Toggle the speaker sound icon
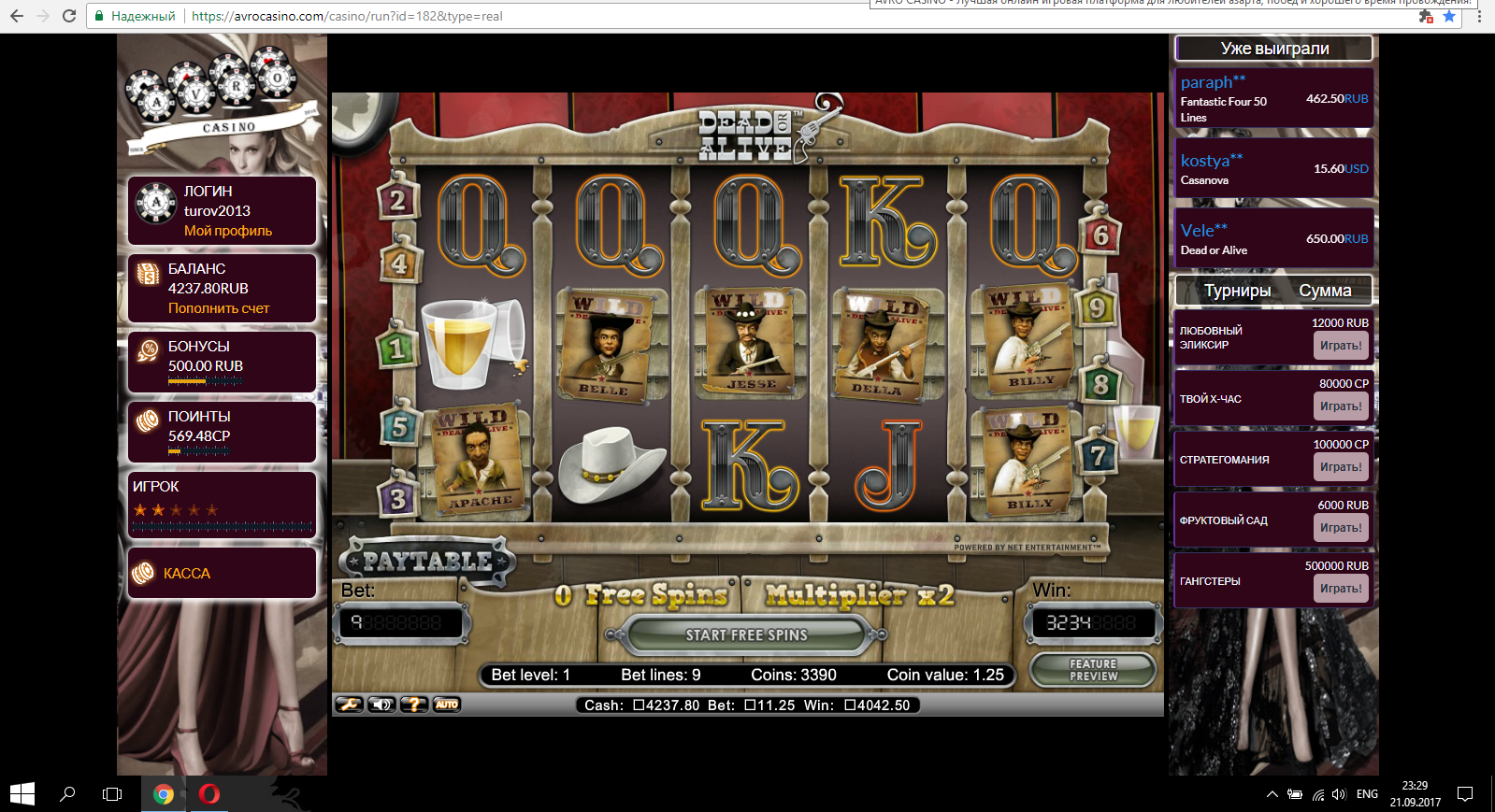The height and width of the screenshot is (812, 1495). point(381,705)
